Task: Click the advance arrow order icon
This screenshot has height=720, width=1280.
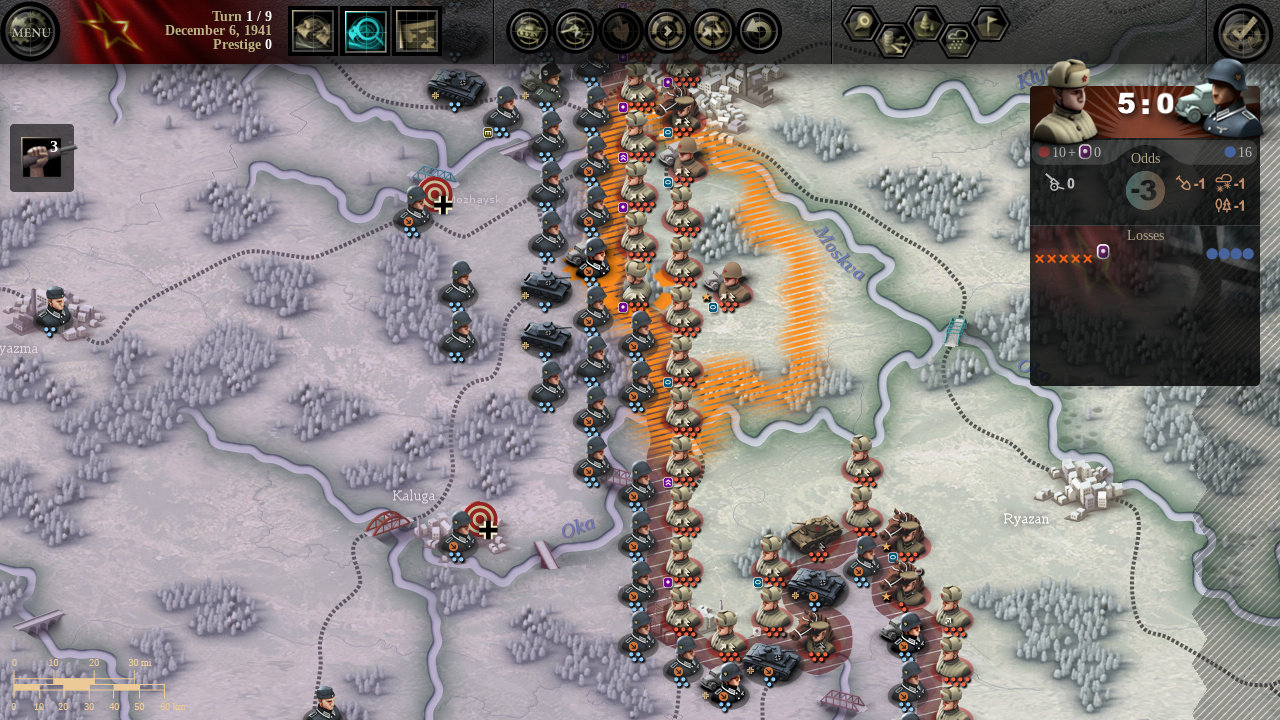Action: pos(666,30)
